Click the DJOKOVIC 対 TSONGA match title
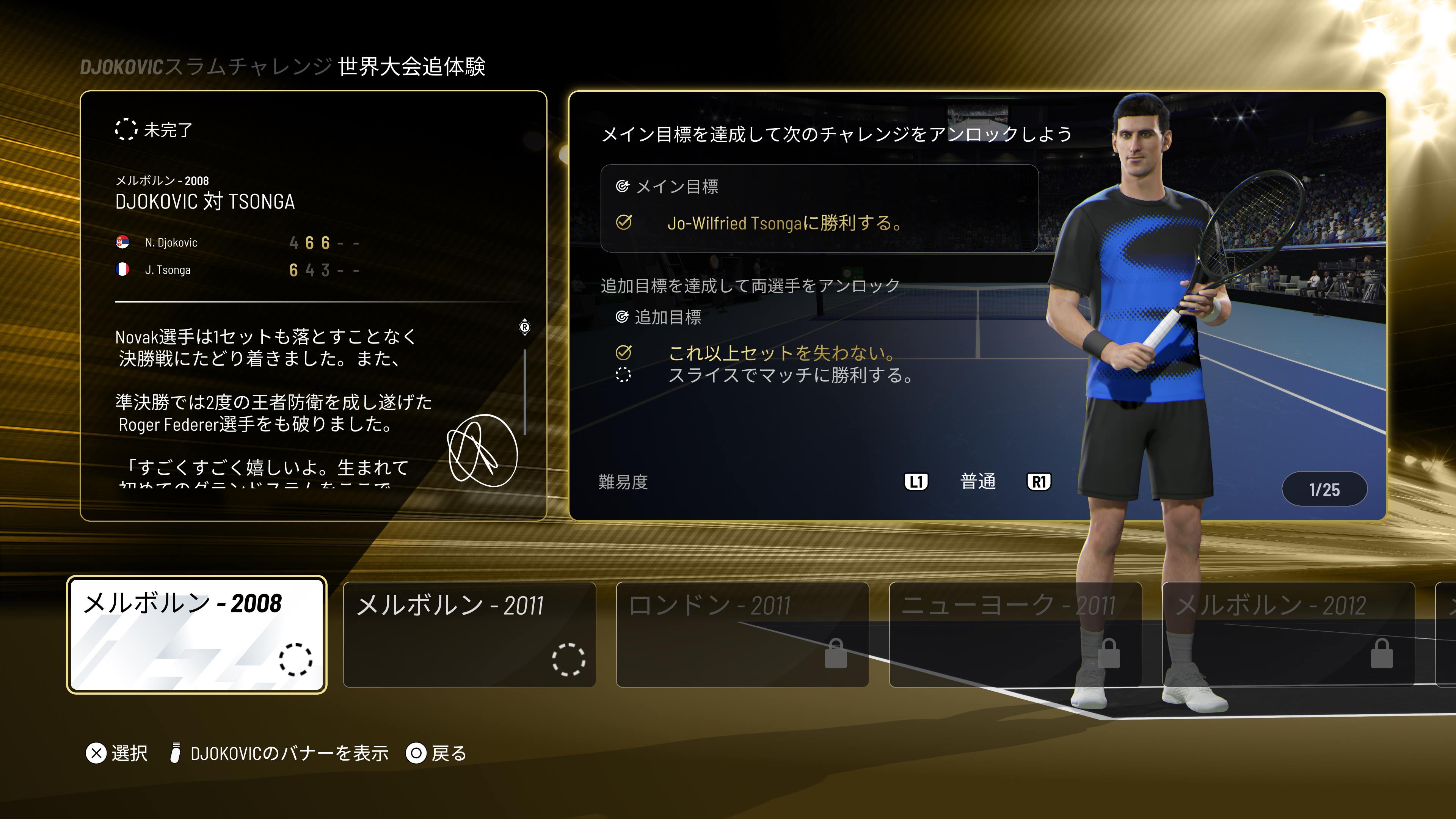 click(205, 202)
